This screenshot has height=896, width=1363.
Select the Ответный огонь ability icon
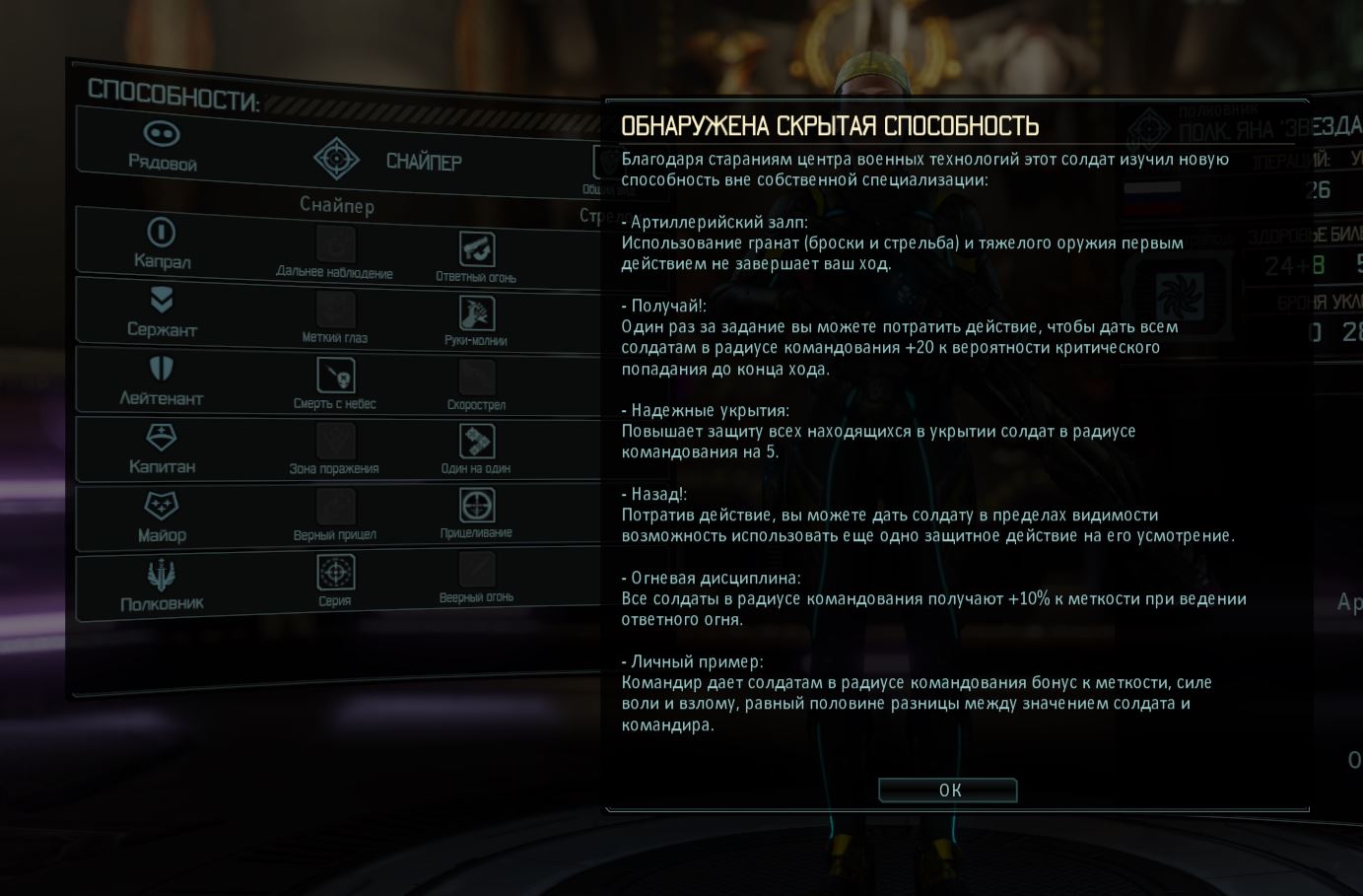(x=476, y=247)
